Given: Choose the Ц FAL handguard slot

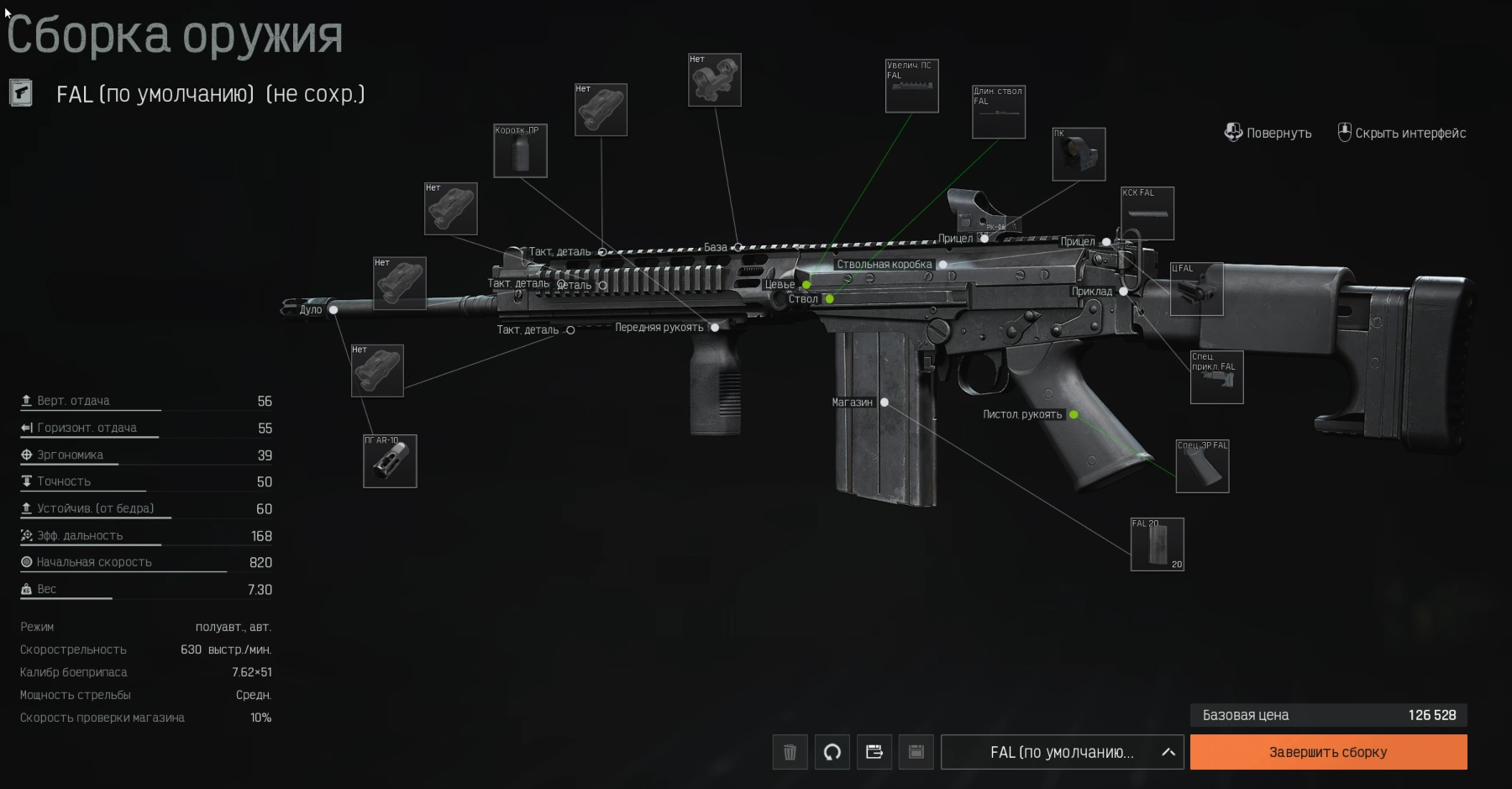Looking at the screenshot, I should coord(1196,289).
